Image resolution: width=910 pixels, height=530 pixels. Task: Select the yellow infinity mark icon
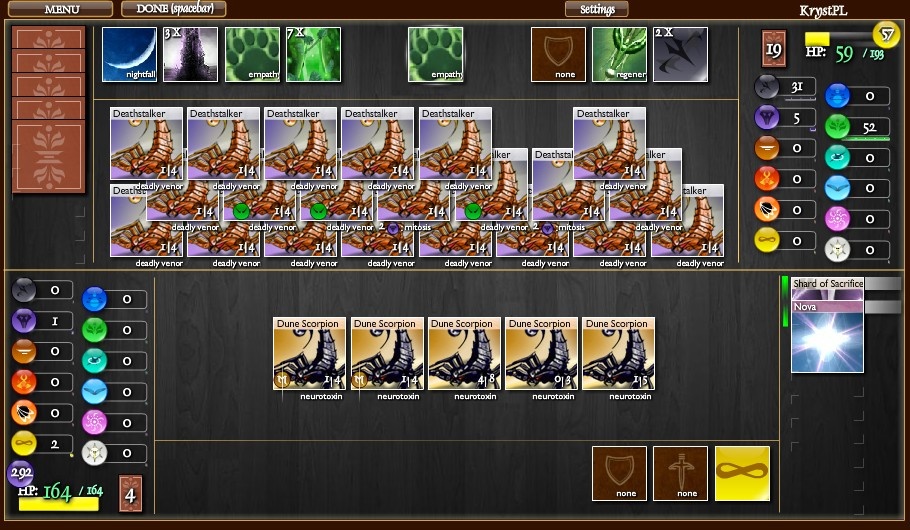click(742, 473)
